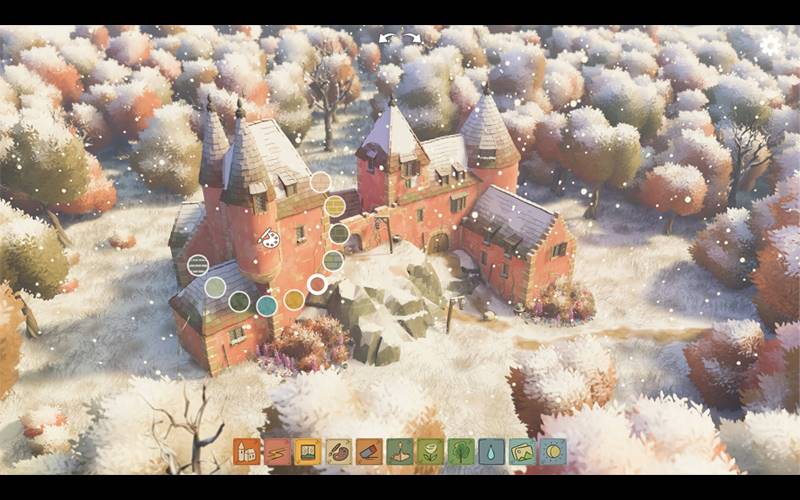The height and width of the screenshot is (500, 800).
Task: Activate the eraser tool
Action: (x=369, y=452)
